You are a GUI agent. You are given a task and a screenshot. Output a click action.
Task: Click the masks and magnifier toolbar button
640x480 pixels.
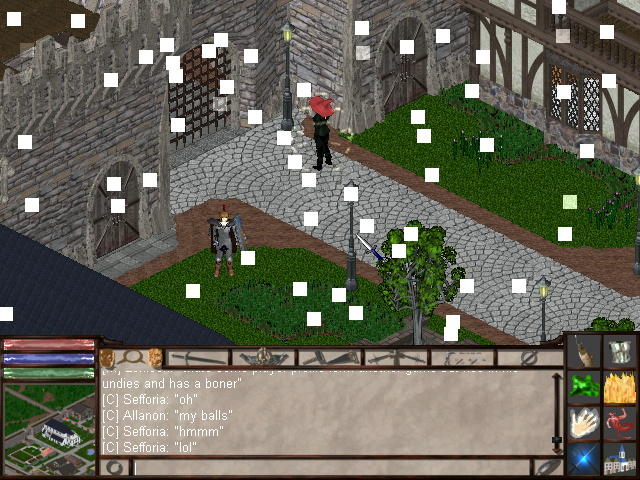pos(131,357)
